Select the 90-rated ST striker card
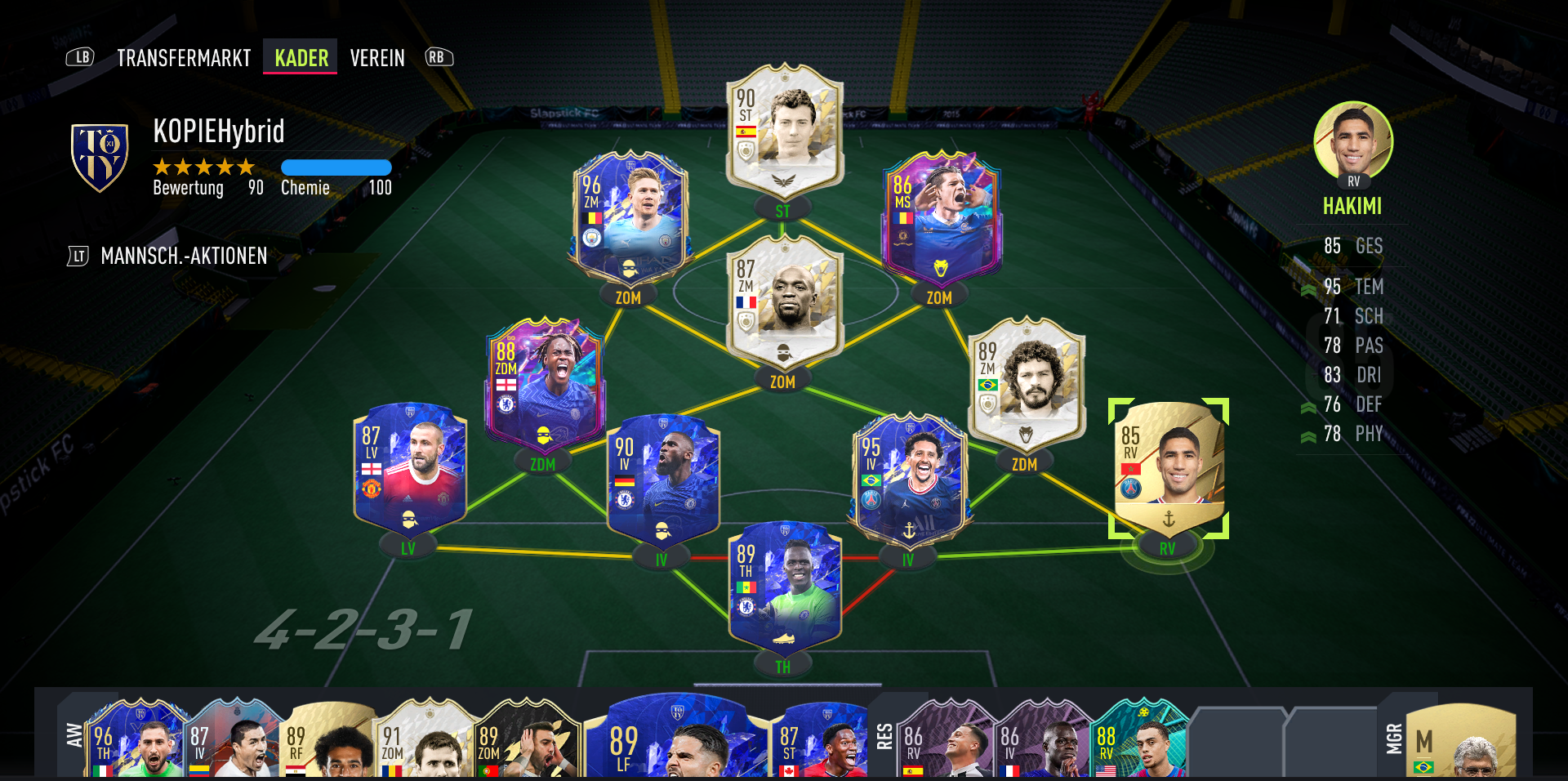 coord(784,131)
